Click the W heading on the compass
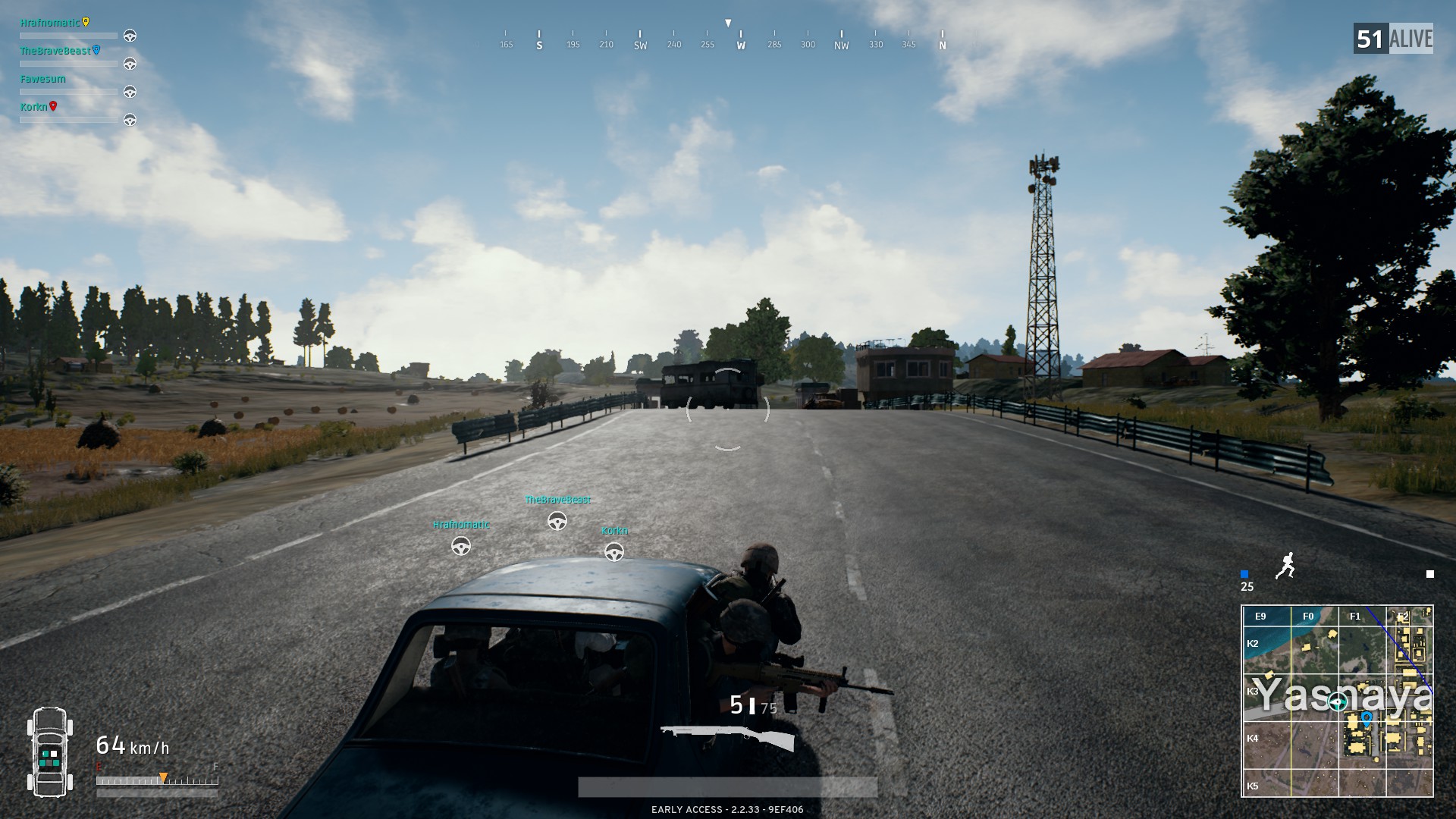1456x819 pixels. [741, 45]
